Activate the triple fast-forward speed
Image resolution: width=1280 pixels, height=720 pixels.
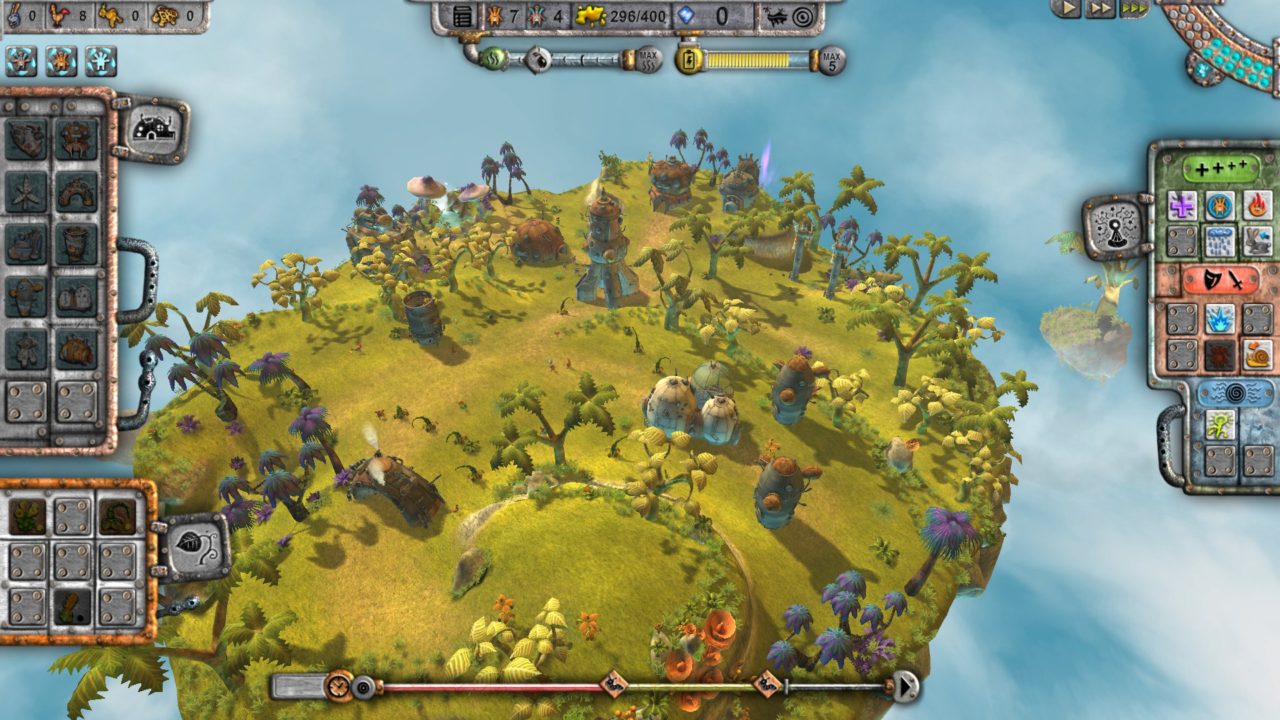pyautogui.click(x=1133, y=8)
